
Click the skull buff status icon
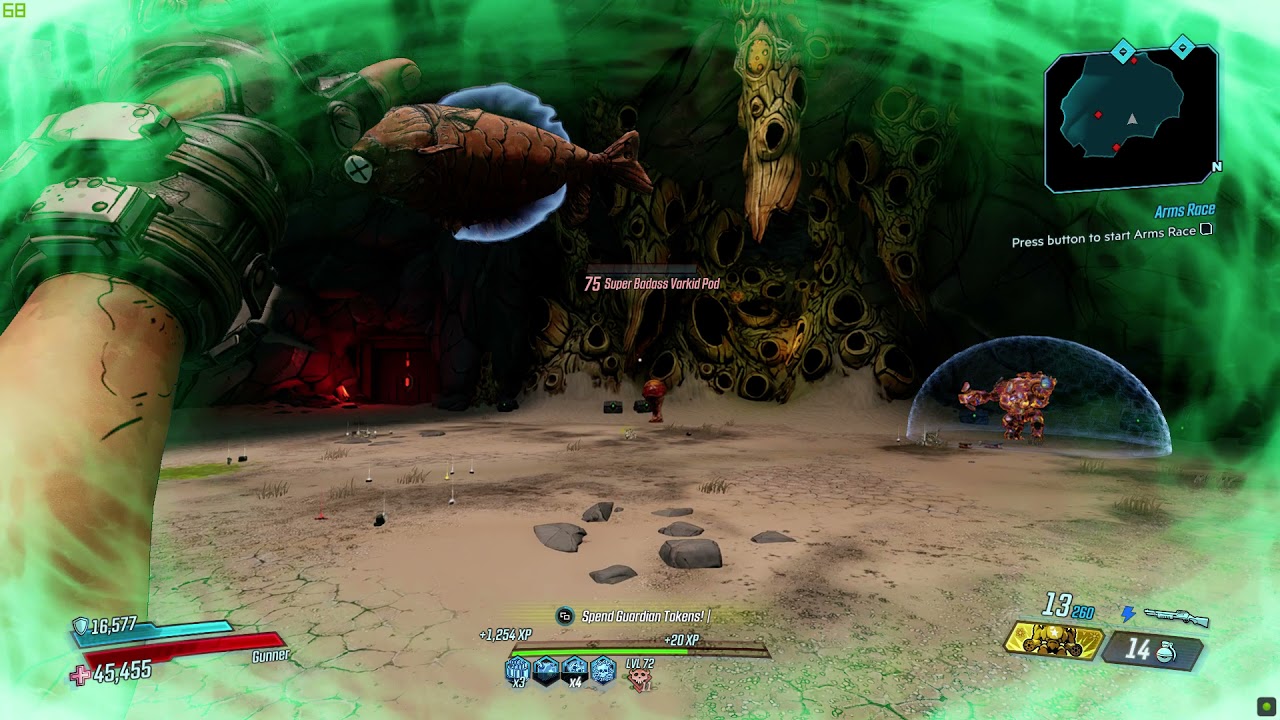602,670
